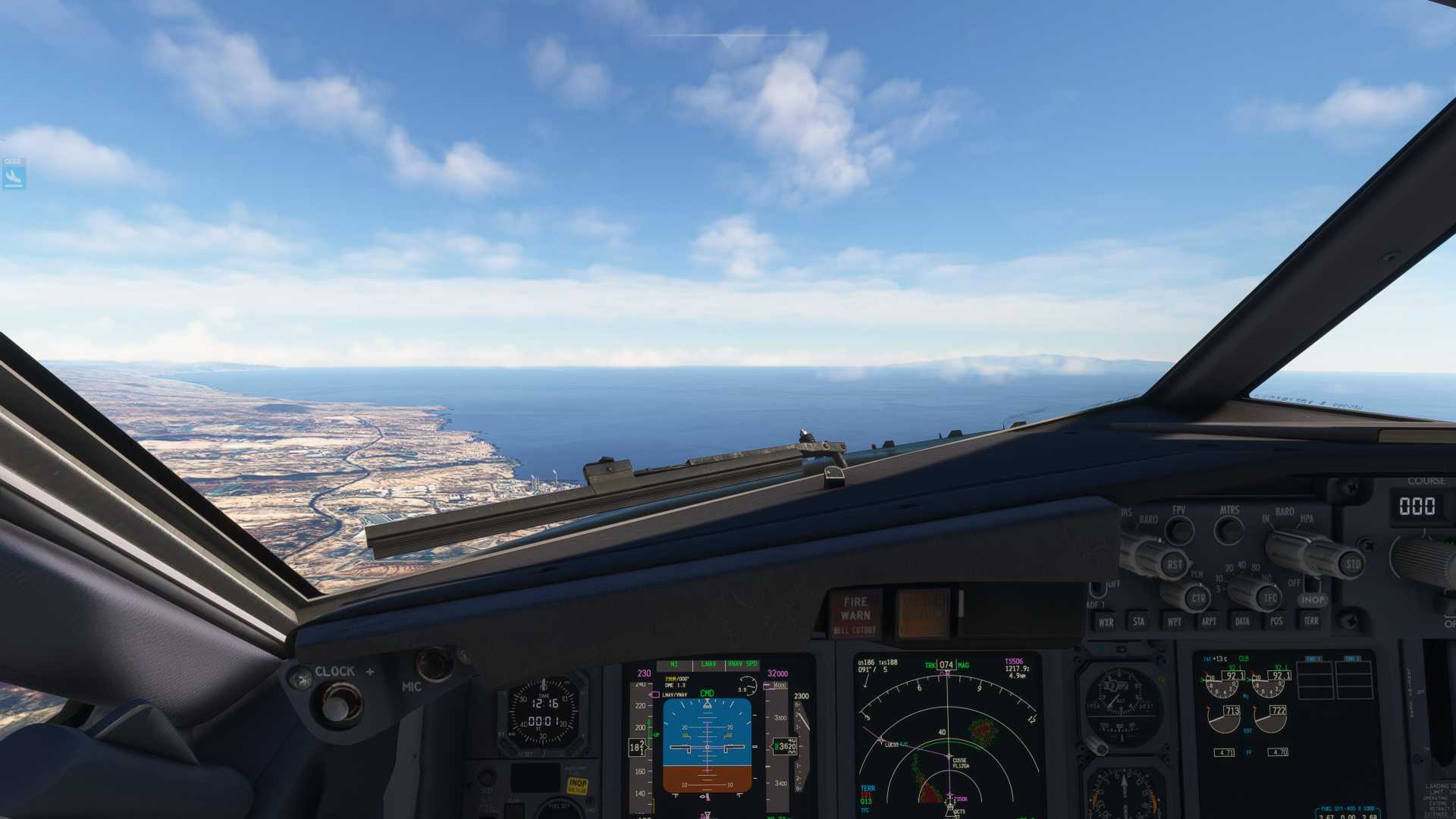The image size is (1456, 819).
Task: Toggle the DATA map button
Action: [x=1242, y=622]
